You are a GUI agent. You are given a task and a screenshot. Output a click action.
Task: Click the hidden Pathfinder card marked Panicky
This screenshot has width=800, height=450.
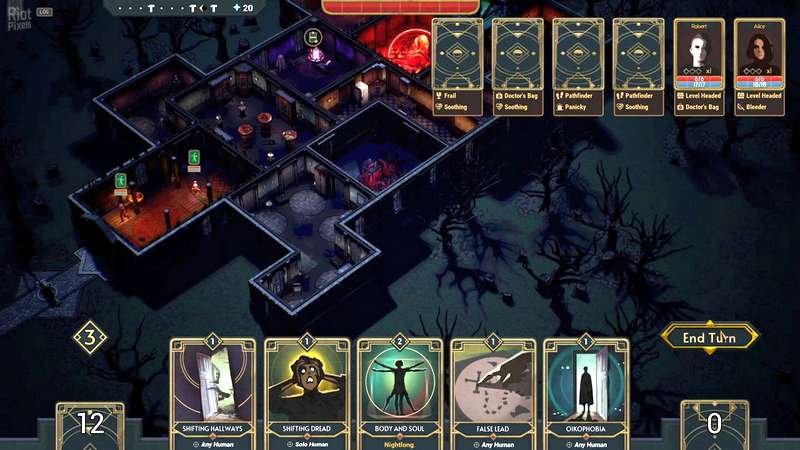click(x=578, y=66)
